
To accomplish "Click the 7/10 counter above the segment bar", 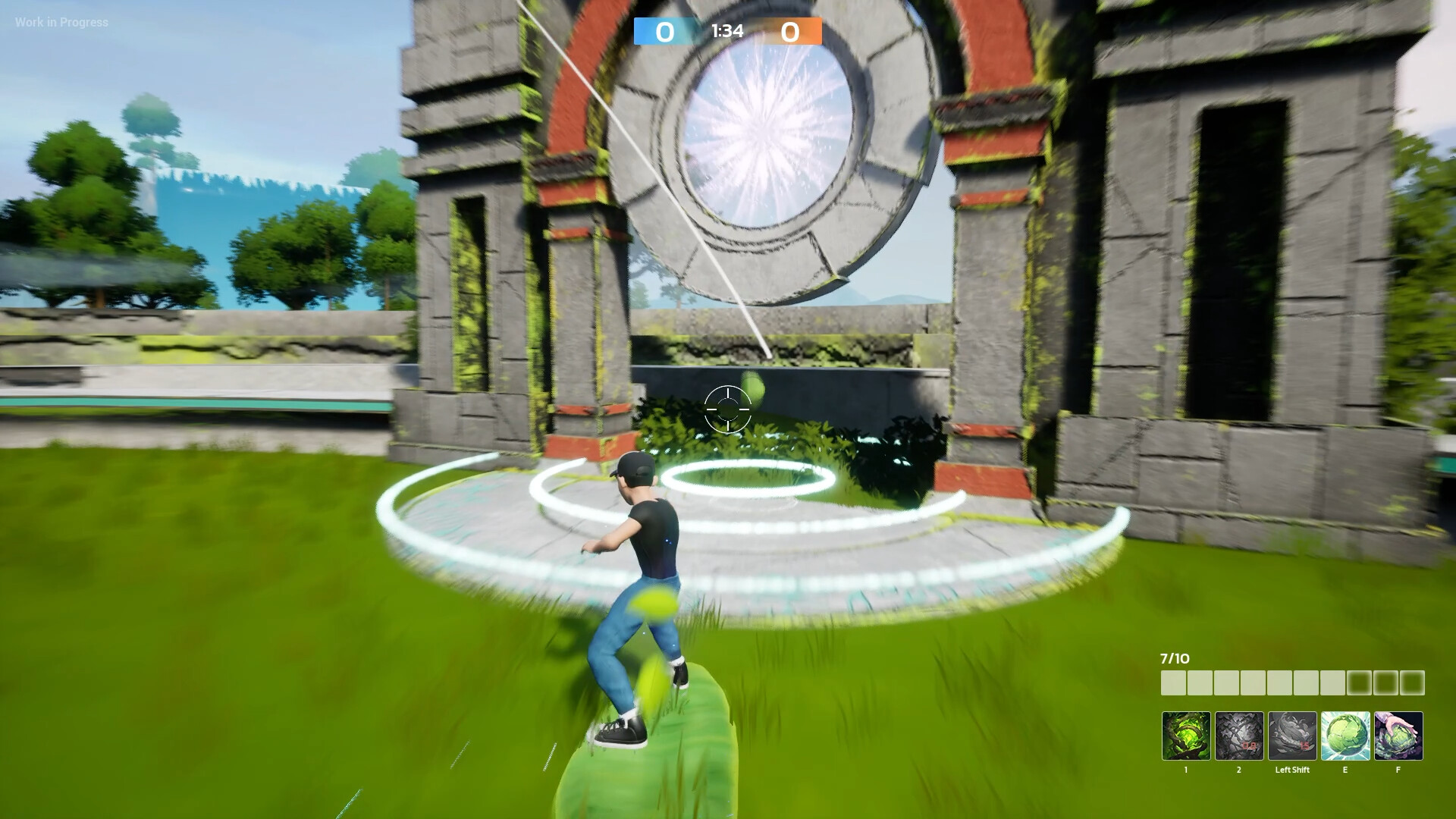I will (1174, 658).
